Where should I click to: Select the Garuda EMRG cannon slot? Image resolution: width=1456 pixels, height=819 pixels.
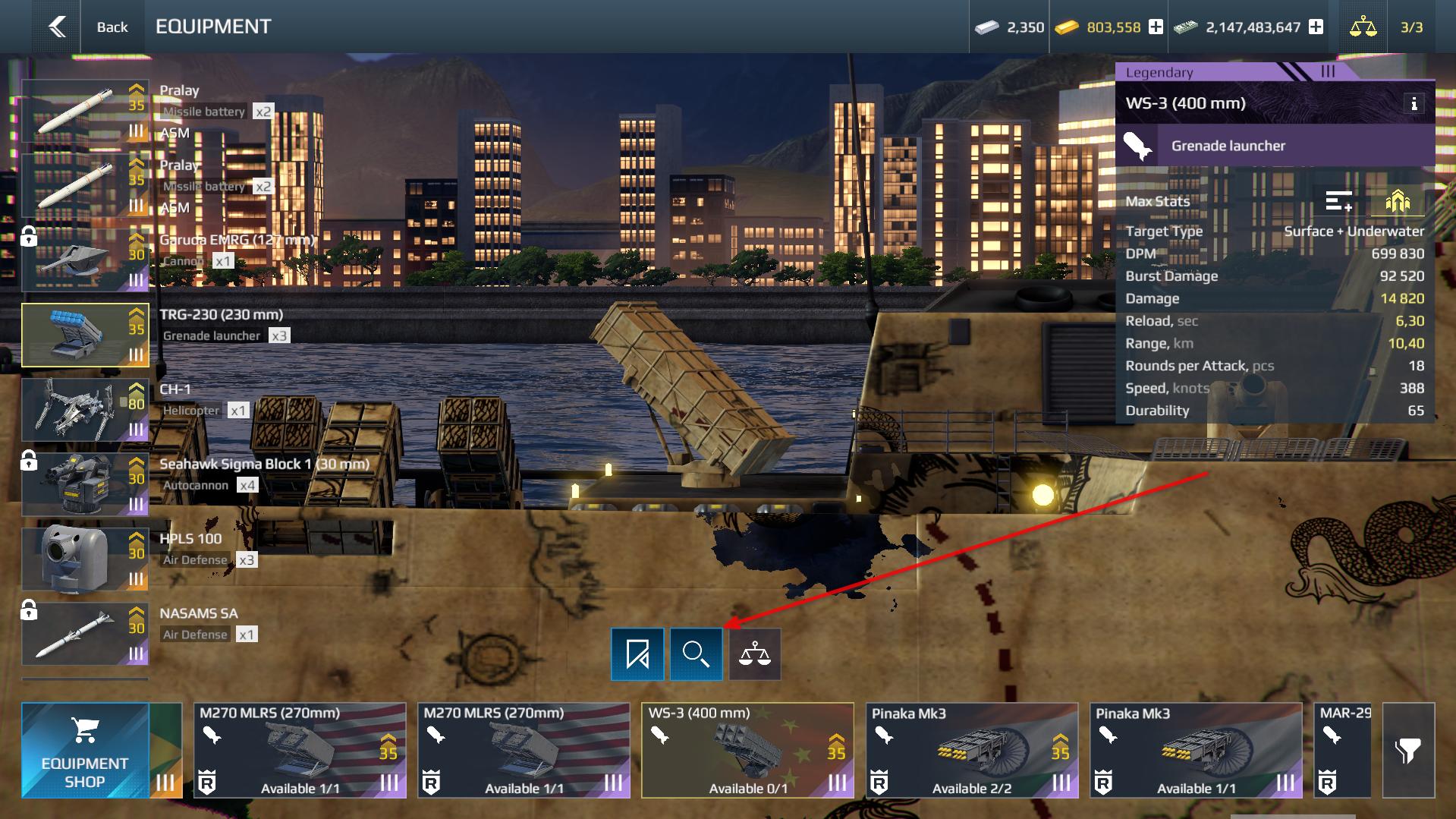point(85,260)
